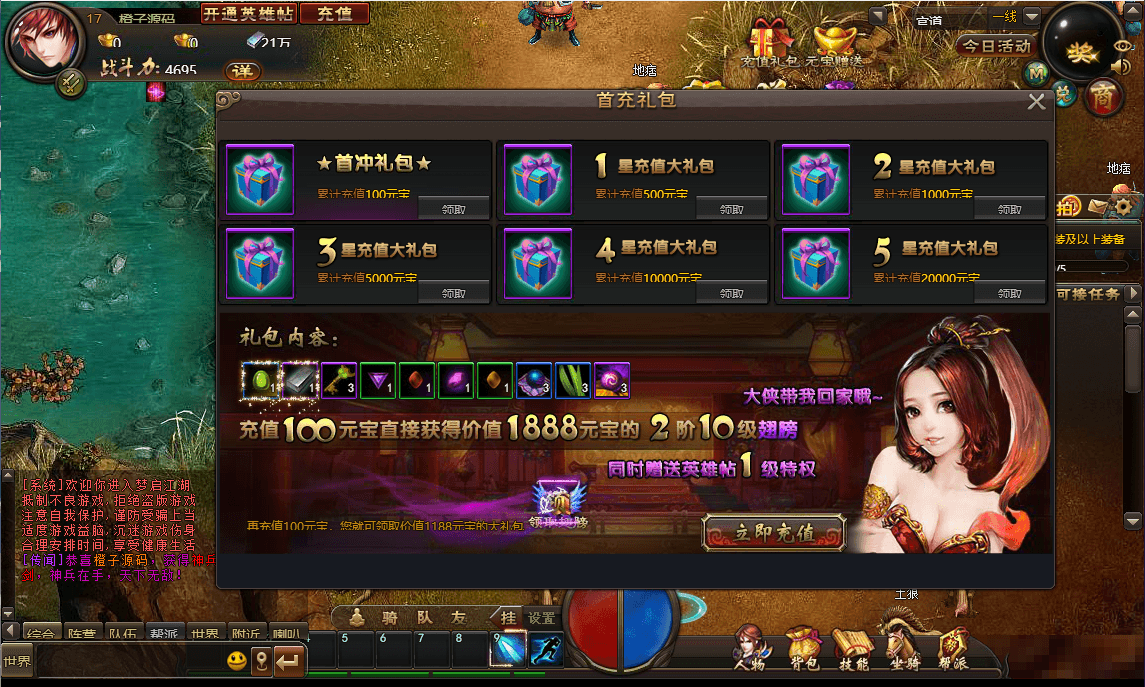The height and width of the screenshot is (687, 1145).
Task: Claim the 首冲礼包 reward
Action: 453,209
